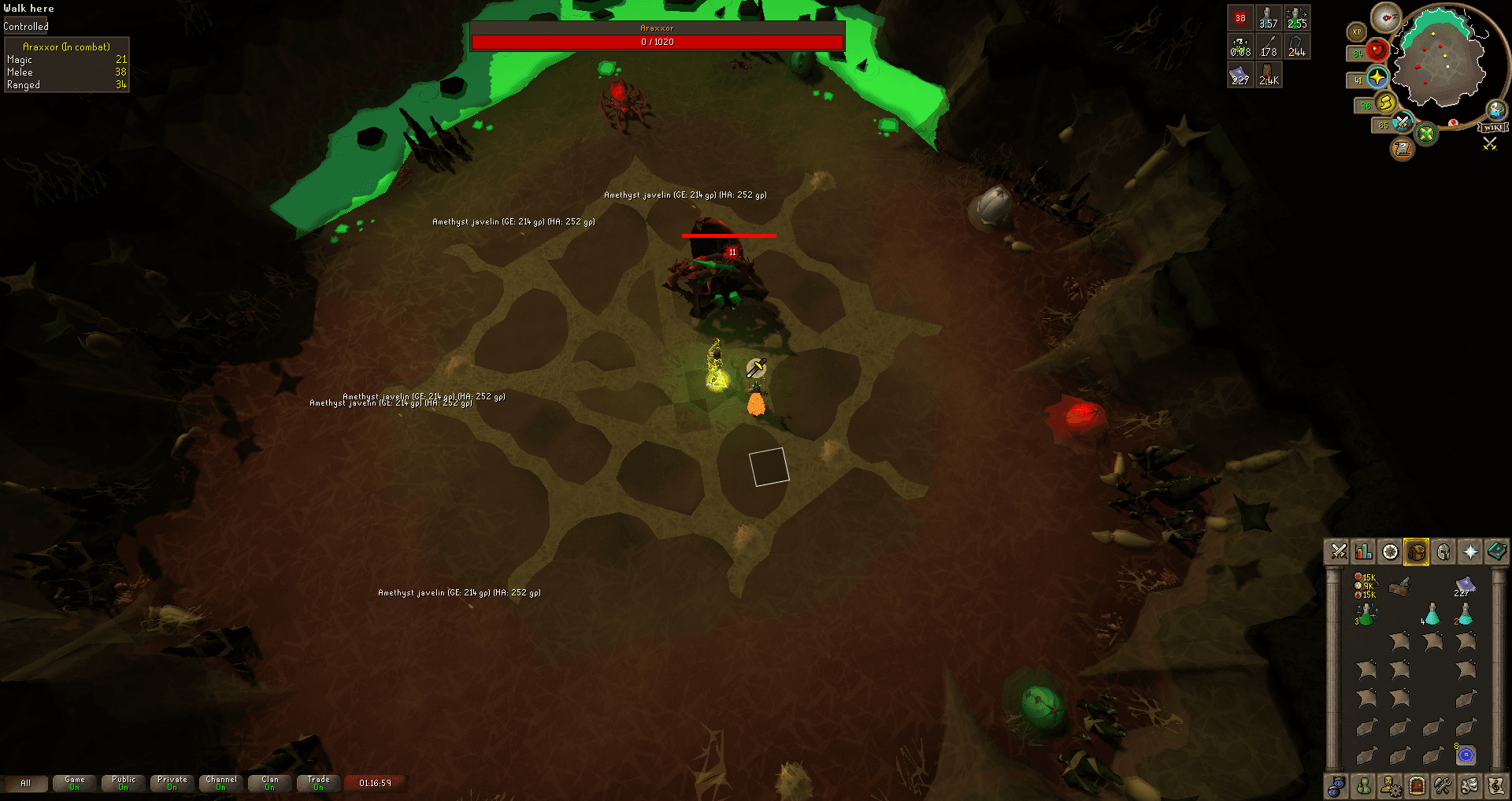Click the Logout door icon
Image resolution: width=1512 pixels, height=801 pixels.
tap(1416, 786)
